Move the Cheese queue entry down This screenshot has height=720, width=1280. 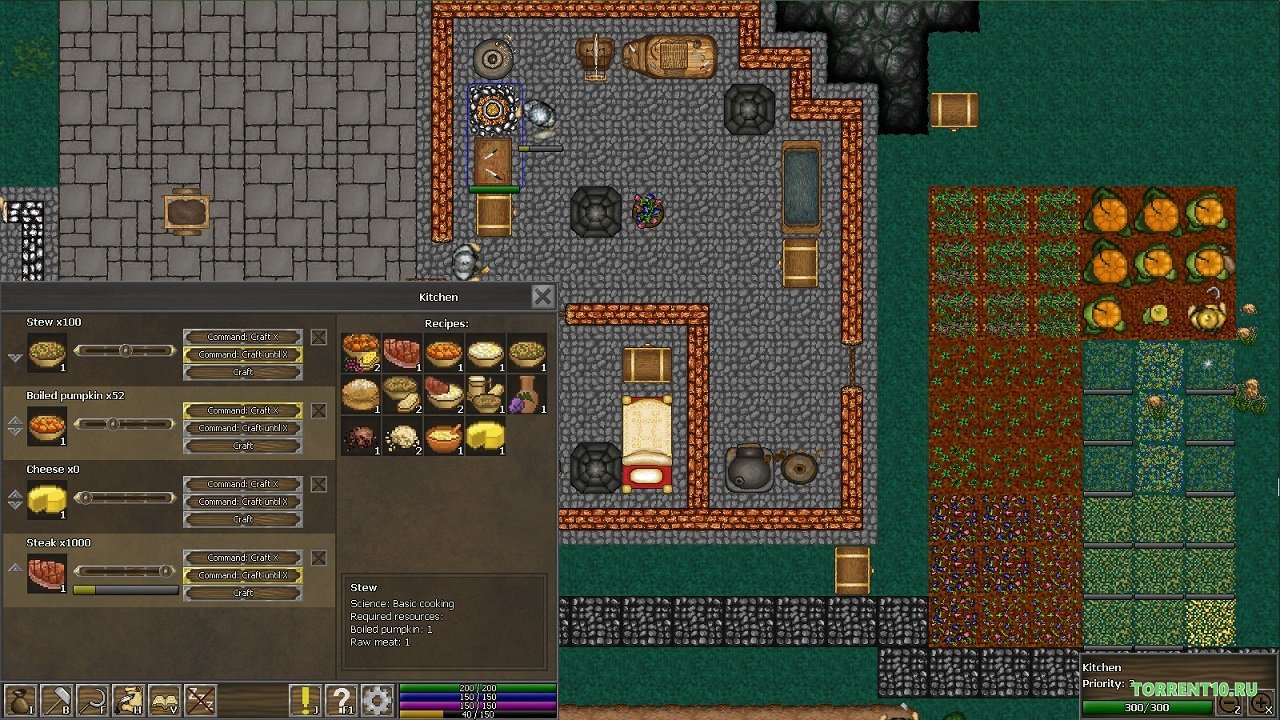pos(13,504)
